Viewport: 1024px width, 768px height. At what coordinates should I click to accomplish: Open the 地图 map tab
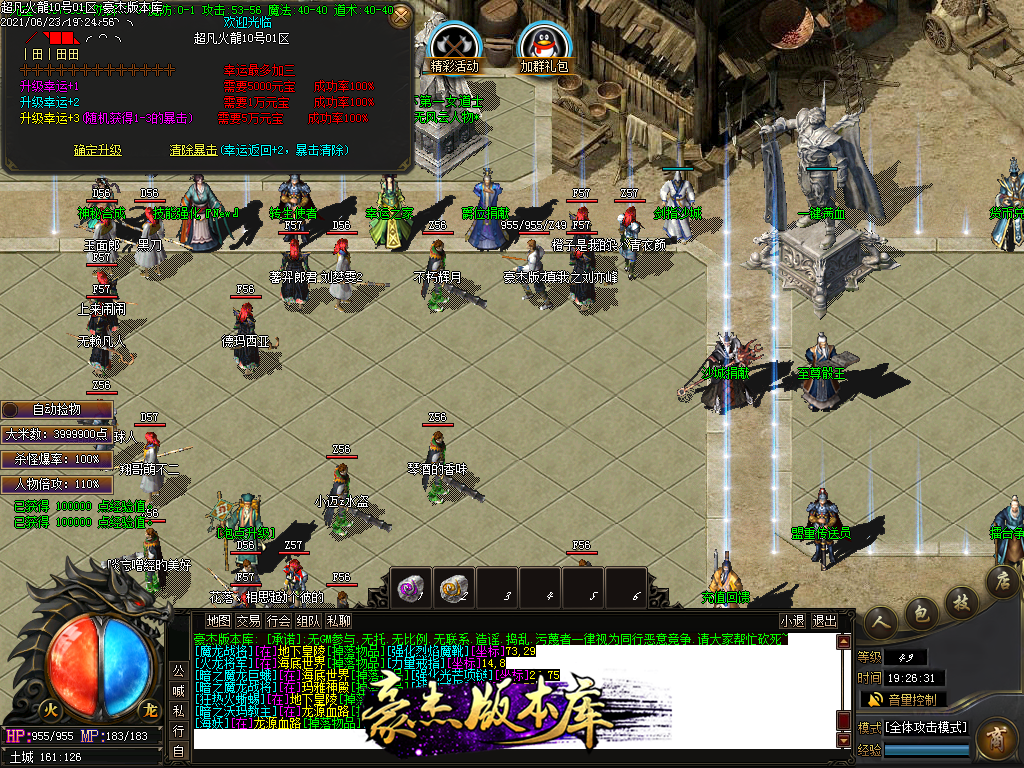pyautogui.click(x=218, y=620)
